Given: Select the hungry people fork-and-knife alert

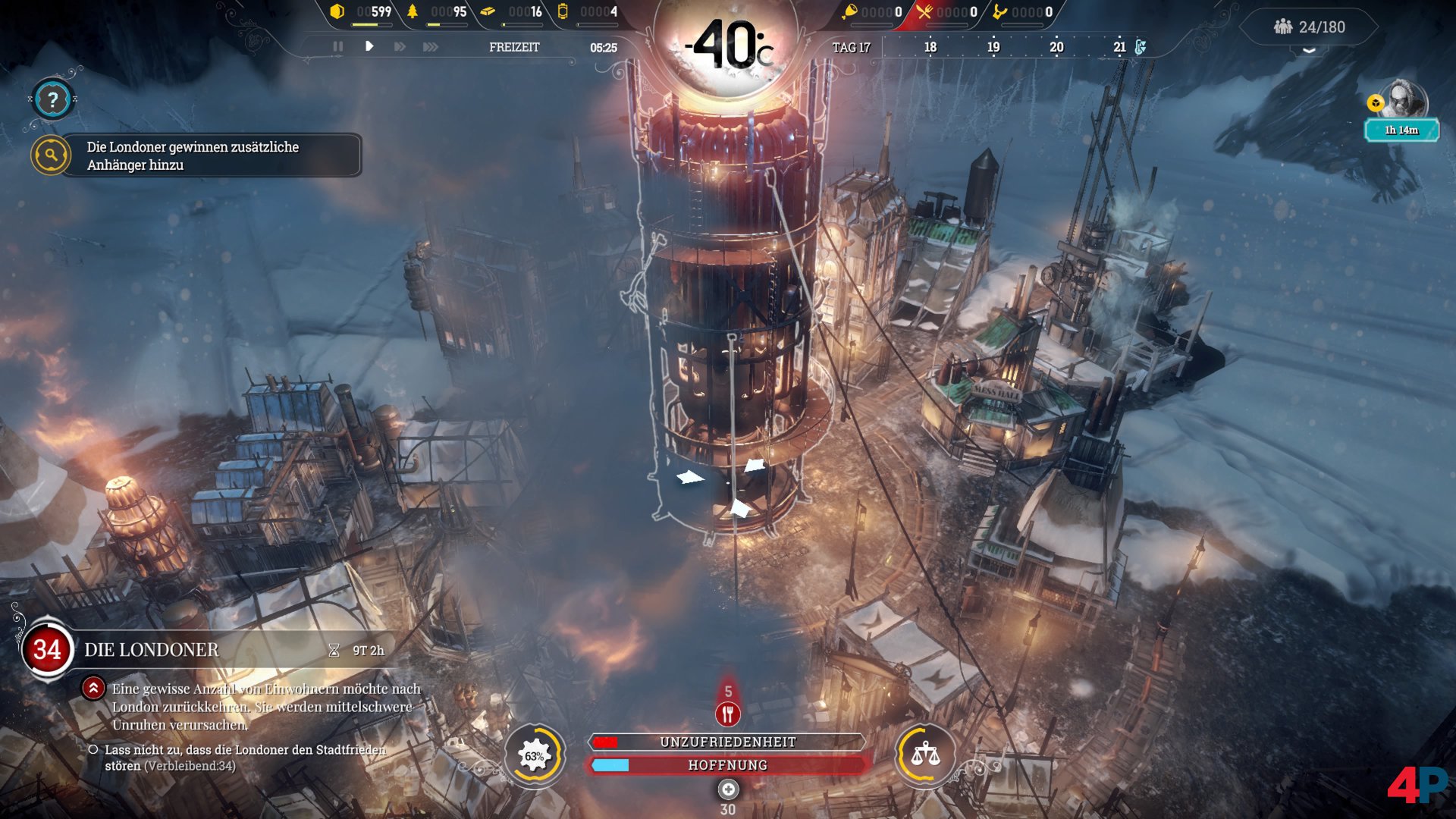Looking at the screenshot, I should 728,714.
